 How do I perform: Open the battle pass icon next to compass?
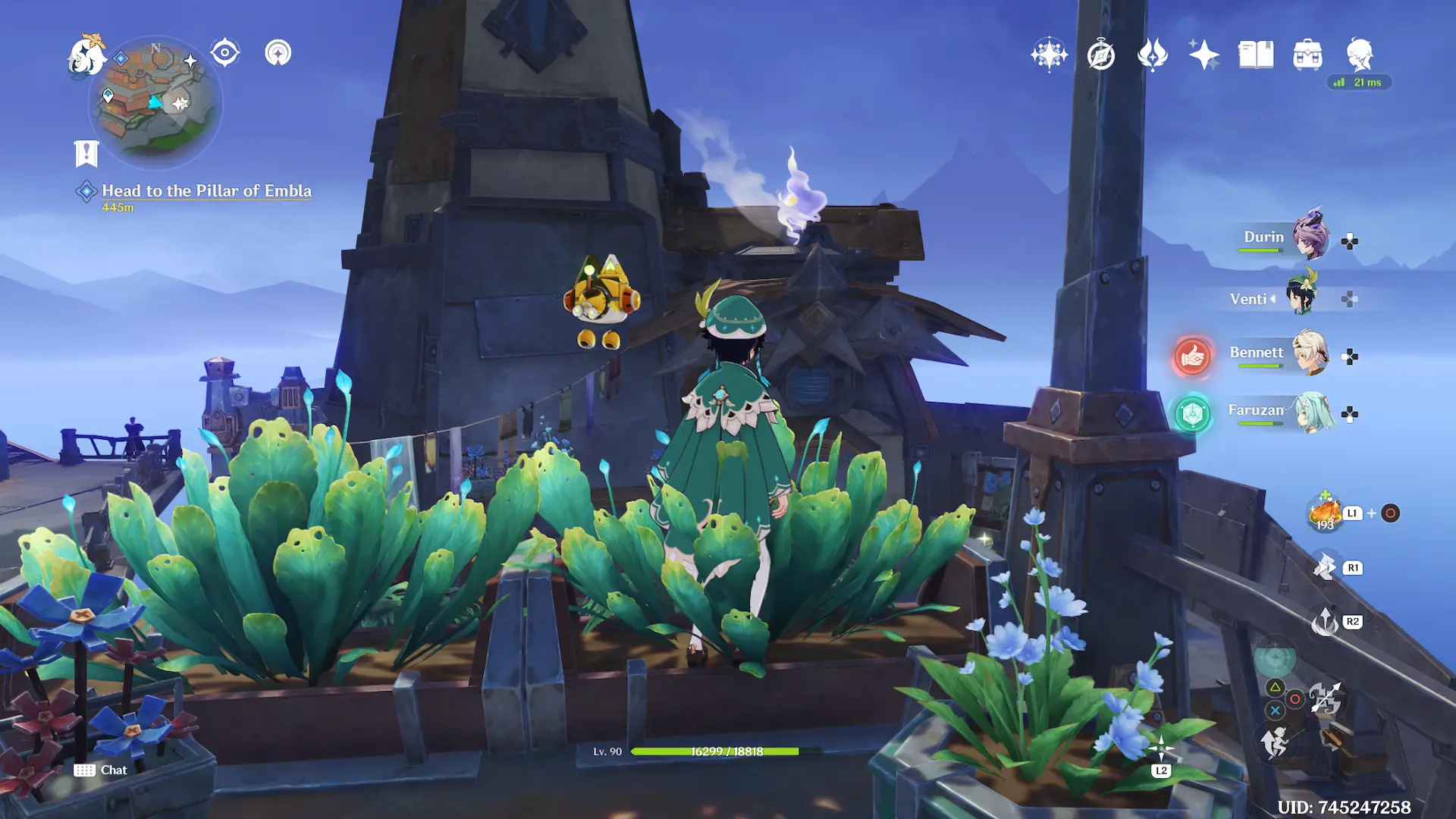pyautogui.click(x=1153, y=55)
